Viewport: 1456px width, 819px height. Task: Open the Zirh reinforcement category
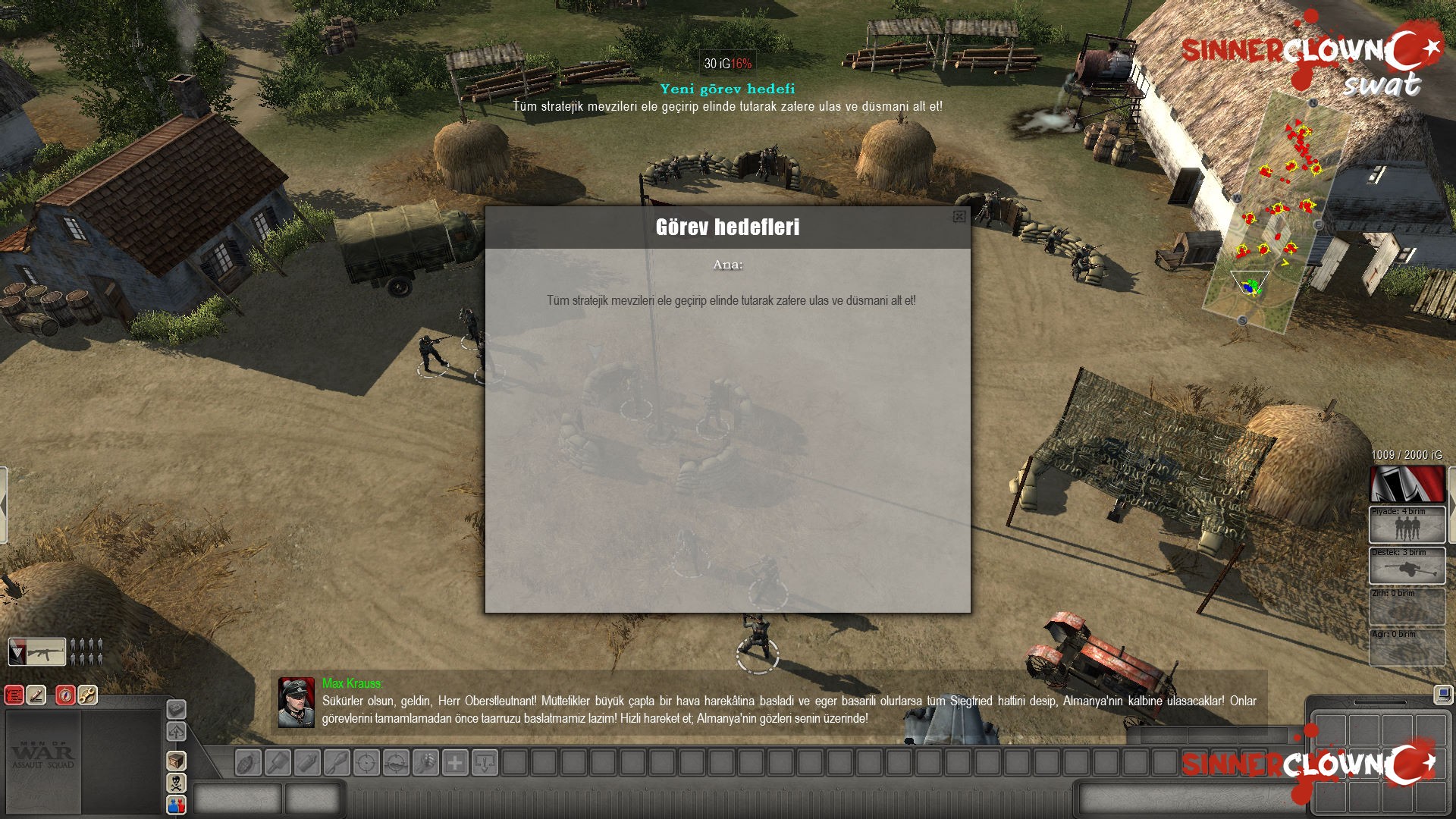(x=1407, y=607)
